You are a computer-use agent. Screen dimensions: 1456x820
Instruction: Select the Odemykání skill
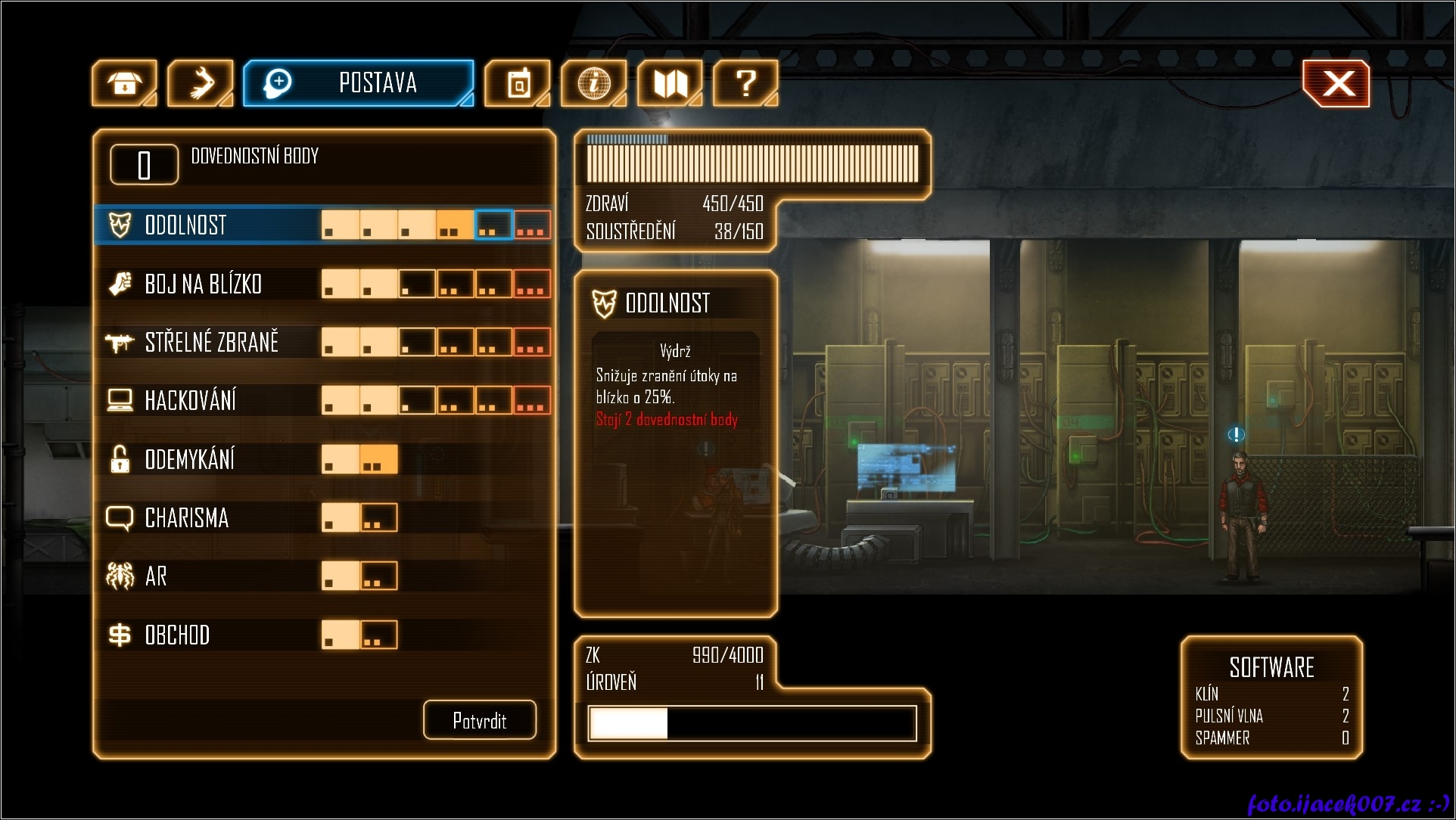189,459
